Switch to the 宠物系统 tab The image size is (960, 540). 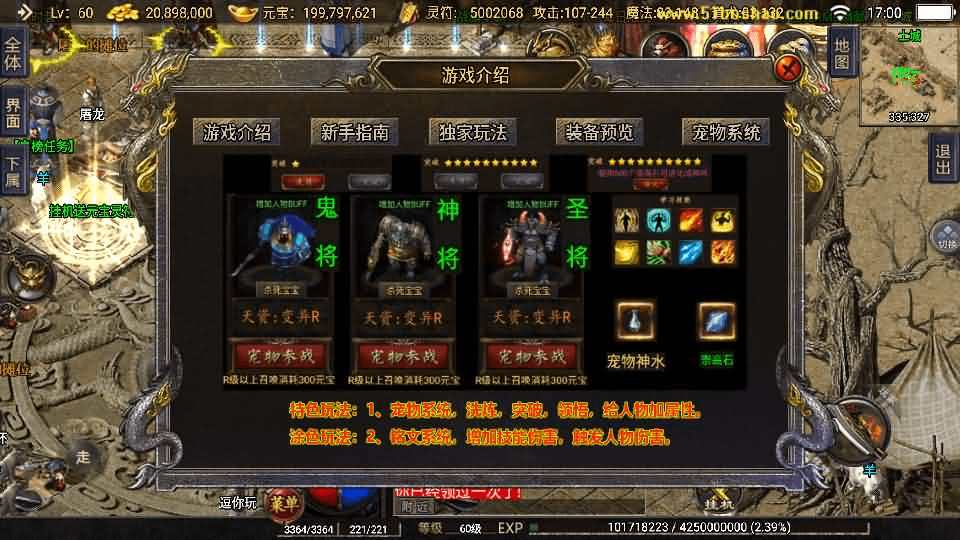(725, 132)
